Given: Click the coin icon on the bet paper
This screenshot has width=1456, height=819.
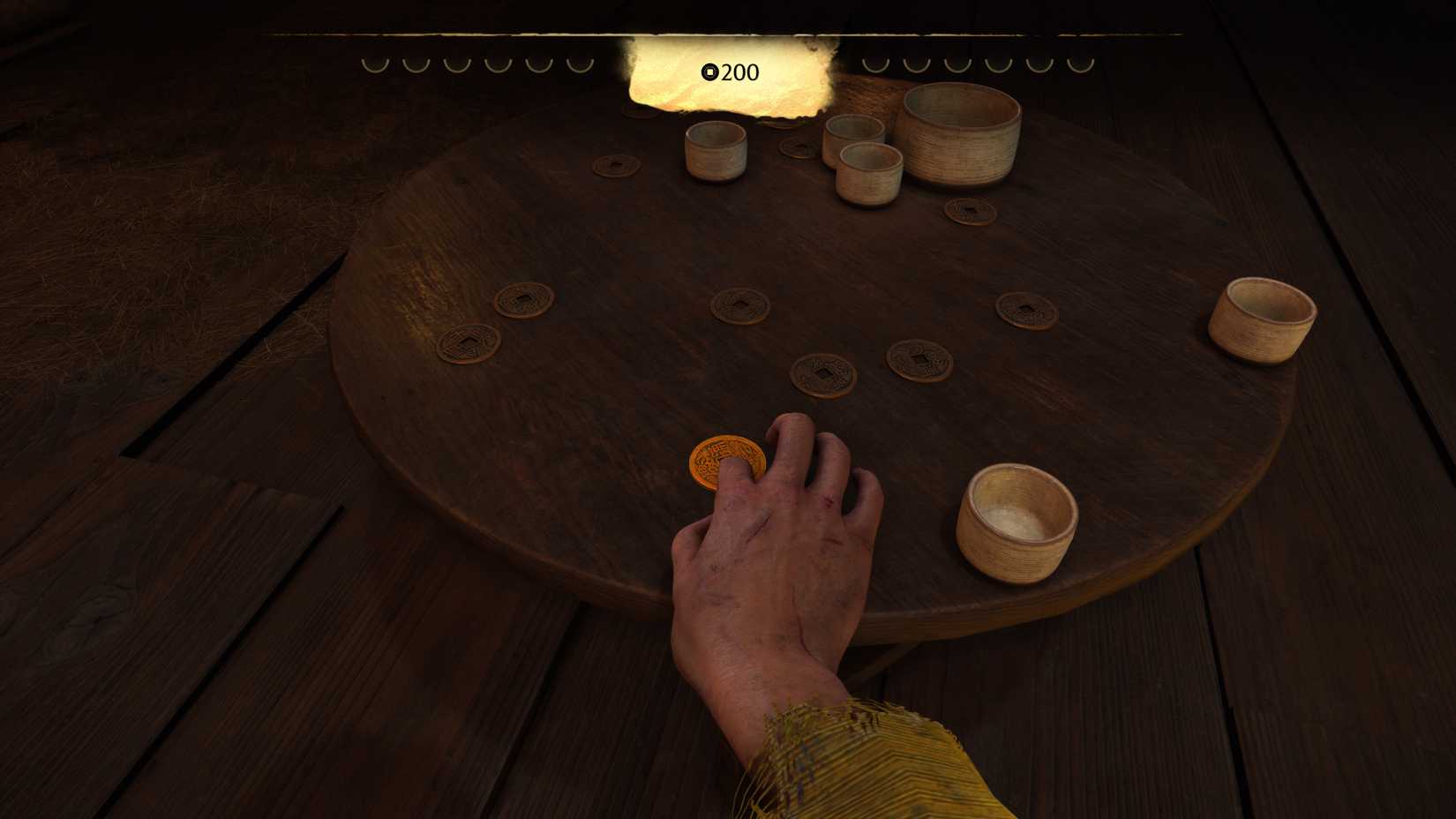Looking at the screenshot, I should [x=711, y=73].
